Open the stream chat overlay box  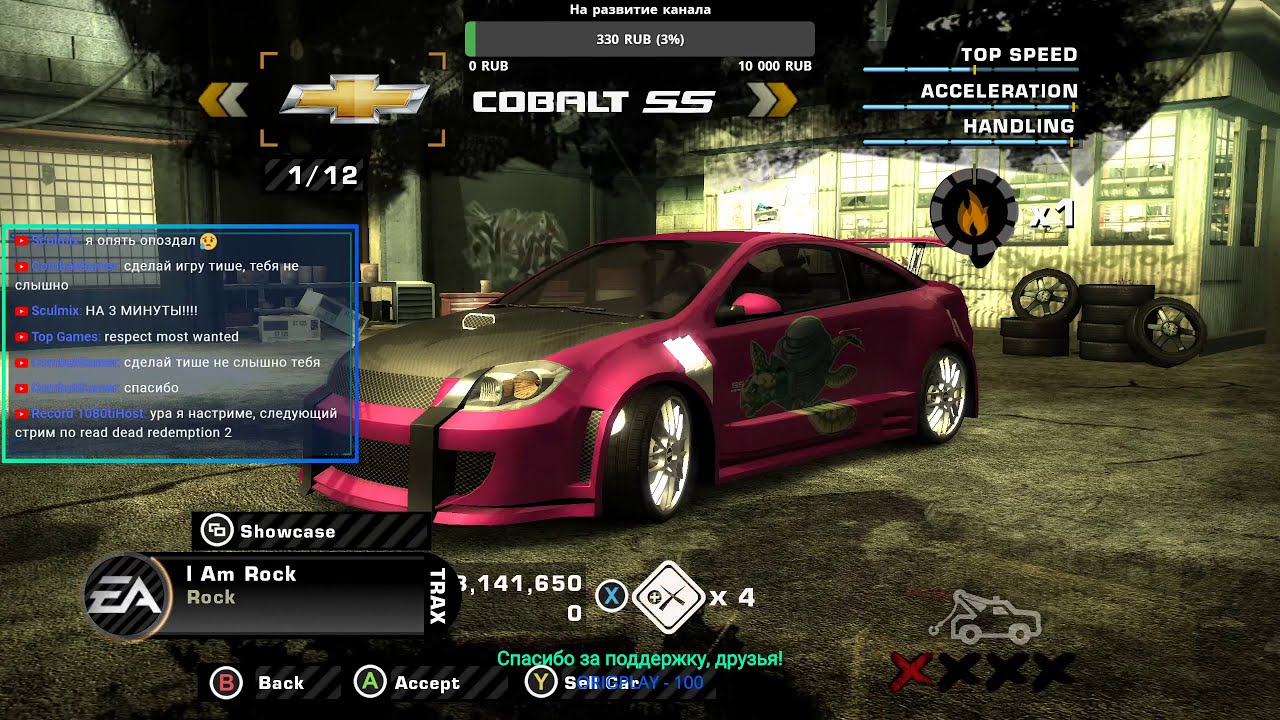click(180, 344)
